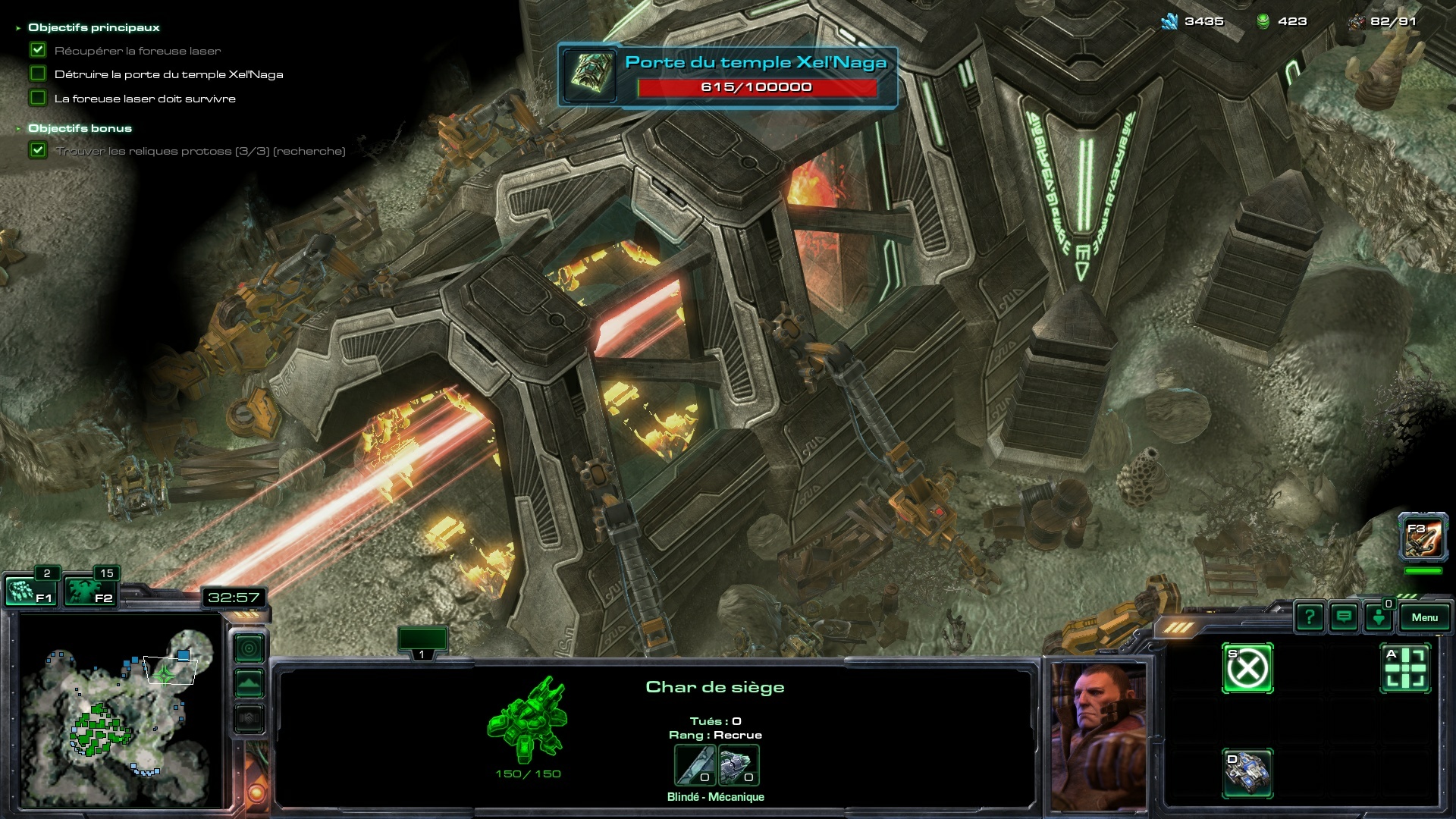The image size is (1456, 819).
Task: Open the game Menu
Action: [1424, 617]
